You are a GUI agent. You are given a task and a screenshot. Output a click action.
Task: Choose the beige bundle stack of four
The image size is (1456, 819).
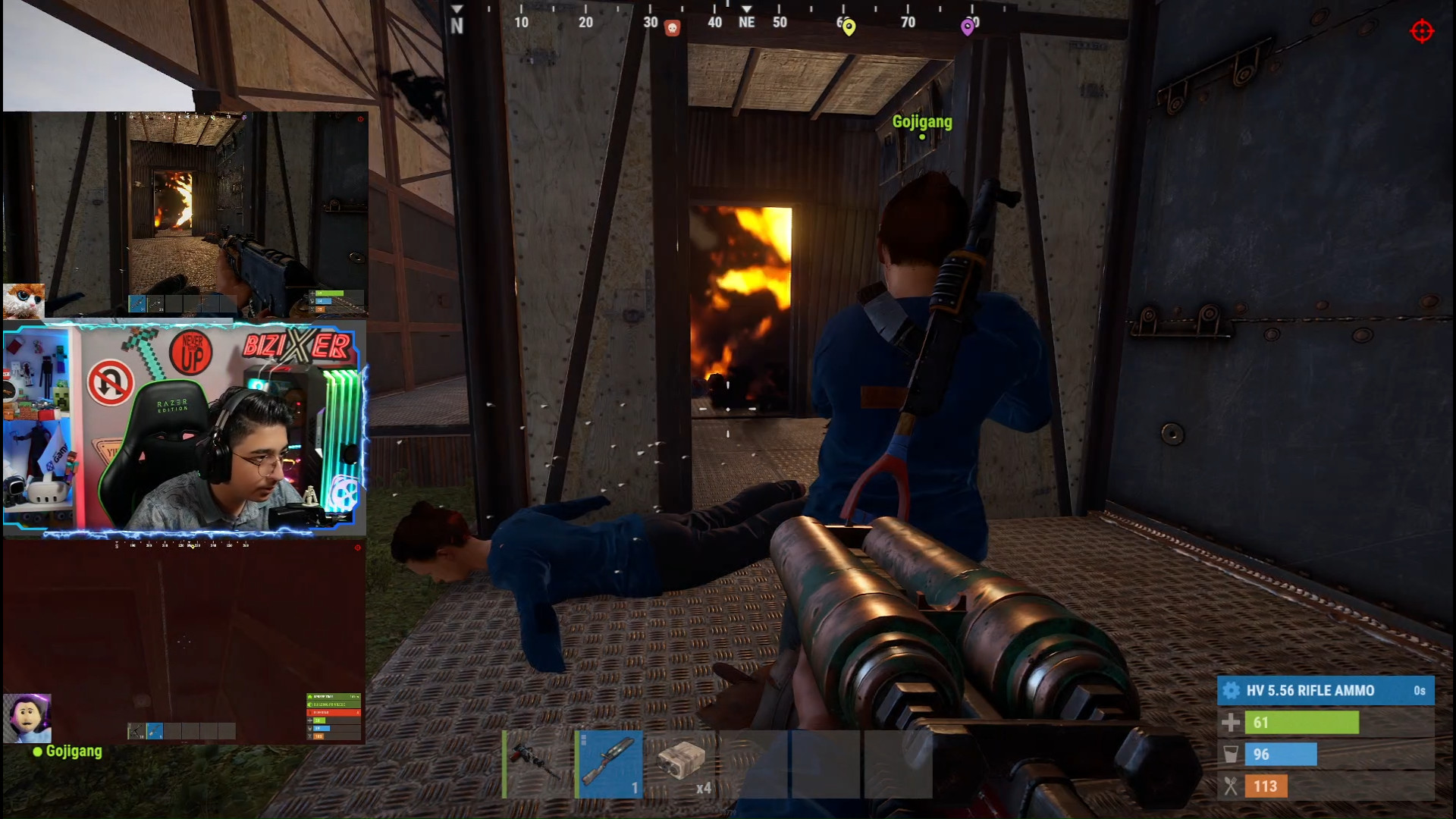683,763
